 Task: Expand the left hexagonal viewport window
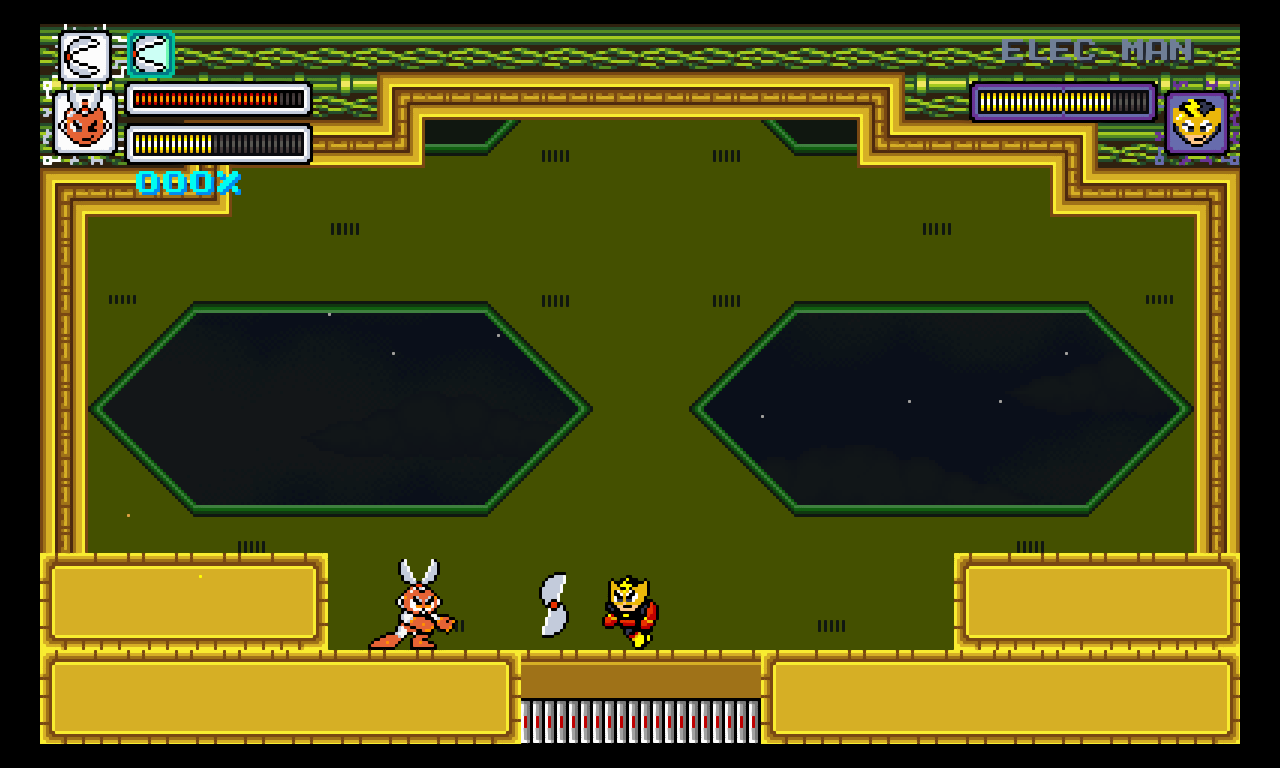[340, 408]
